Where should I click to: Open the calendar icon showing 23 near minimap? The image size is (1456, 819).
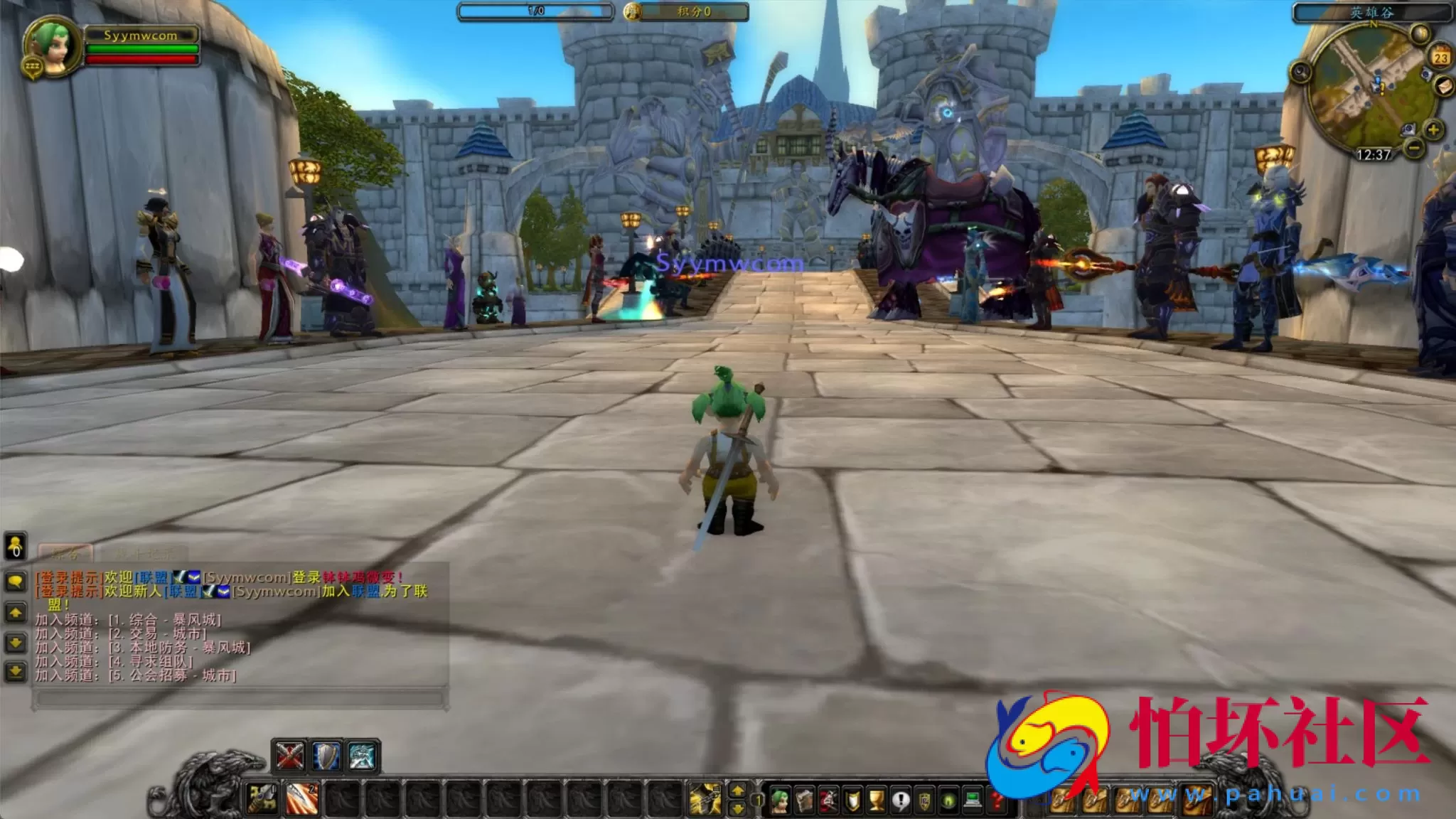[1440, 58]
